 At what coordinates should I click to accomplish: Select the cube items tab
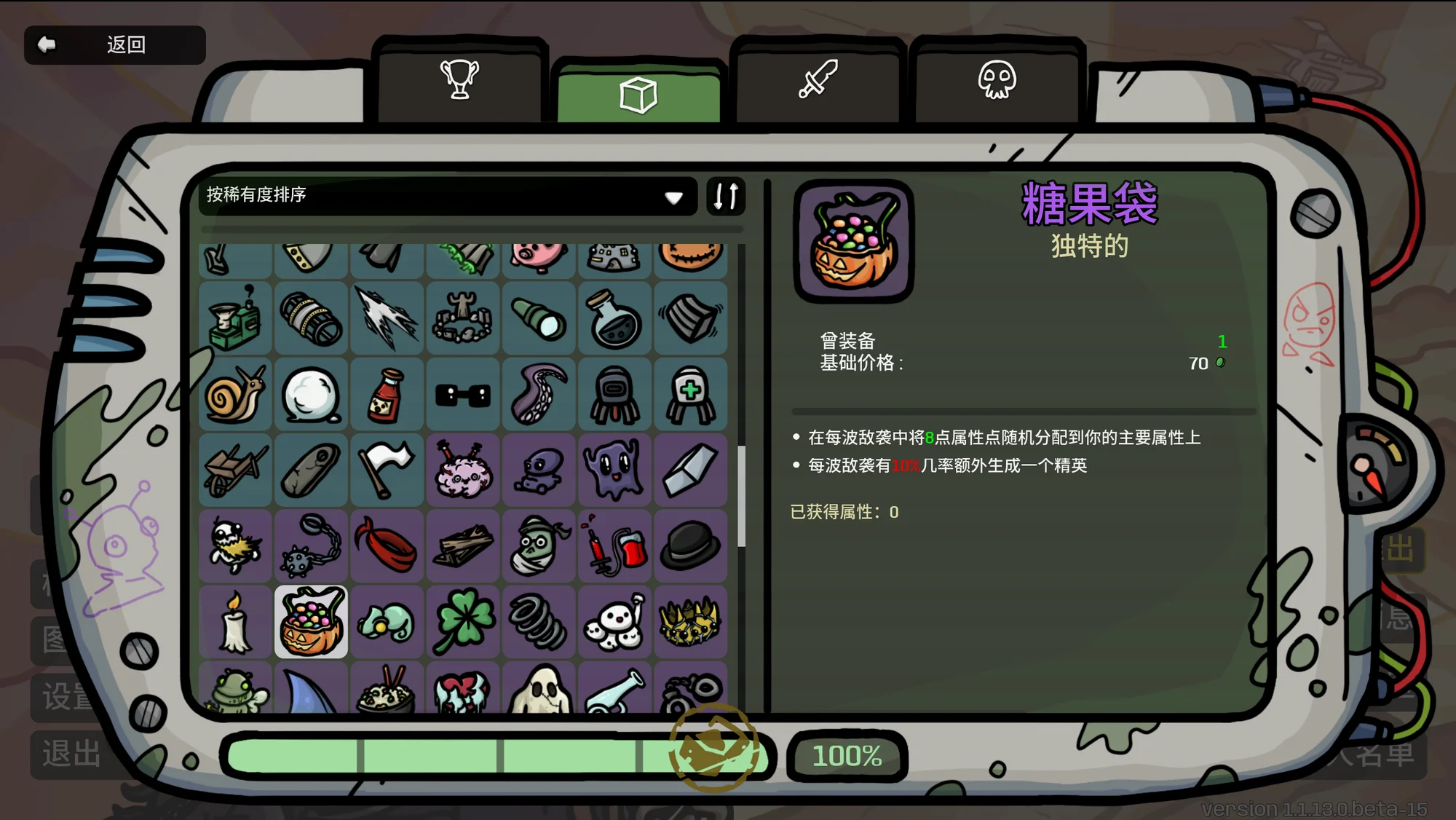pos(638,95)
